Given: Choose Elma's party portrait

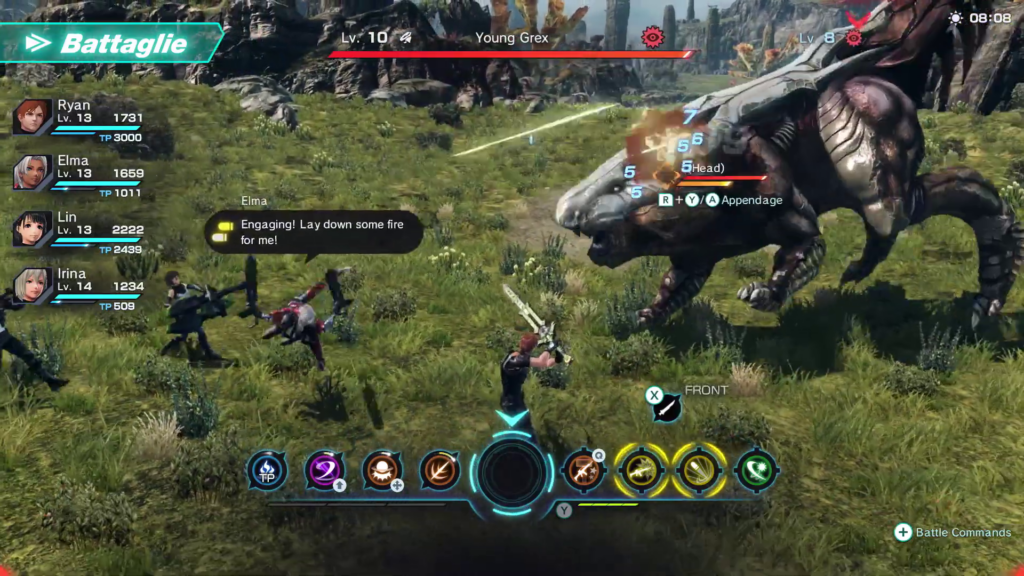Looking at the screenshot, I should 32,172.
